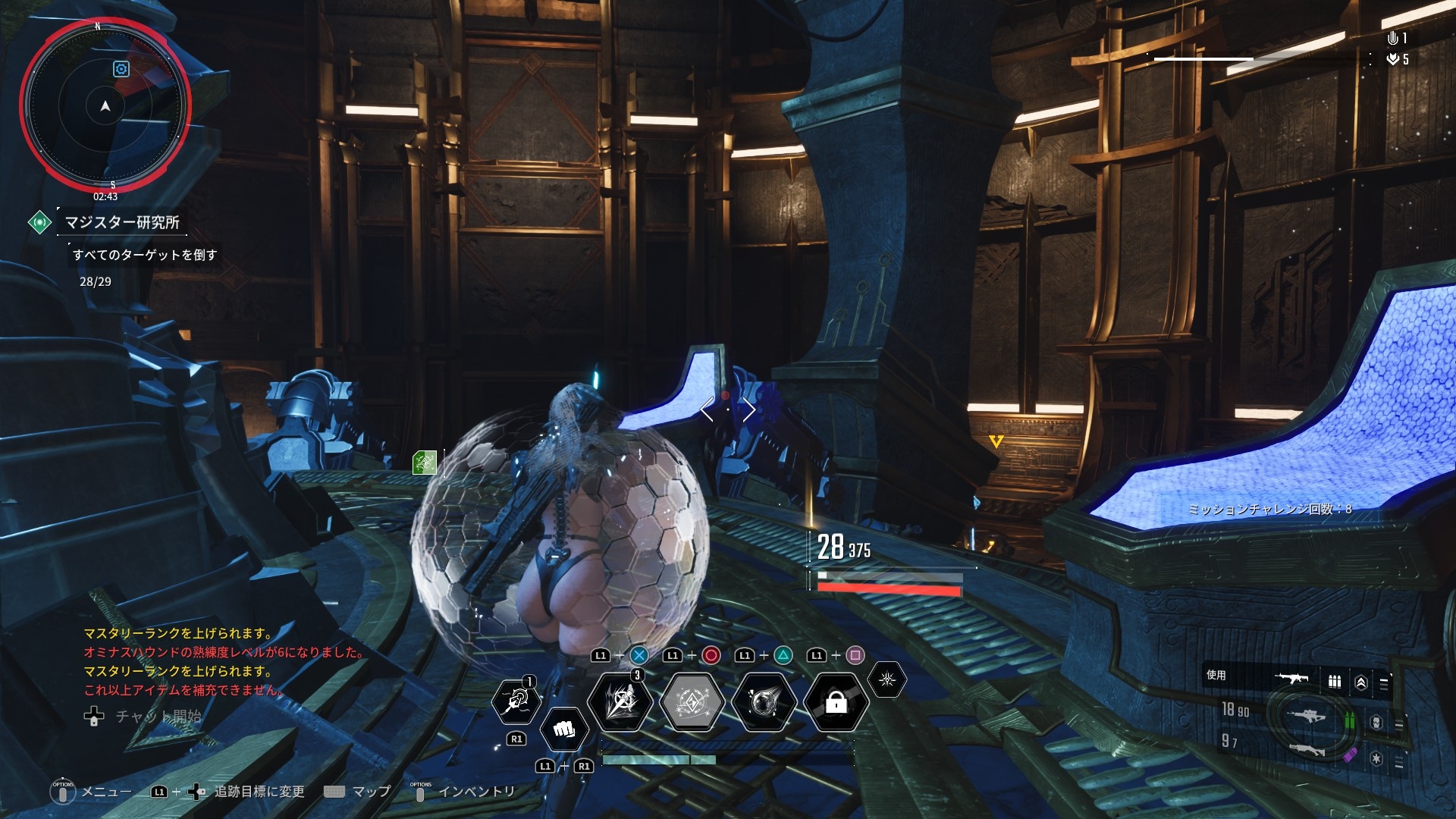Image resolution: width=1456 pixels, height=819 pixels.
Task: Click the 追跡目標に変更 tracking target label
Action: coord(259,792)
